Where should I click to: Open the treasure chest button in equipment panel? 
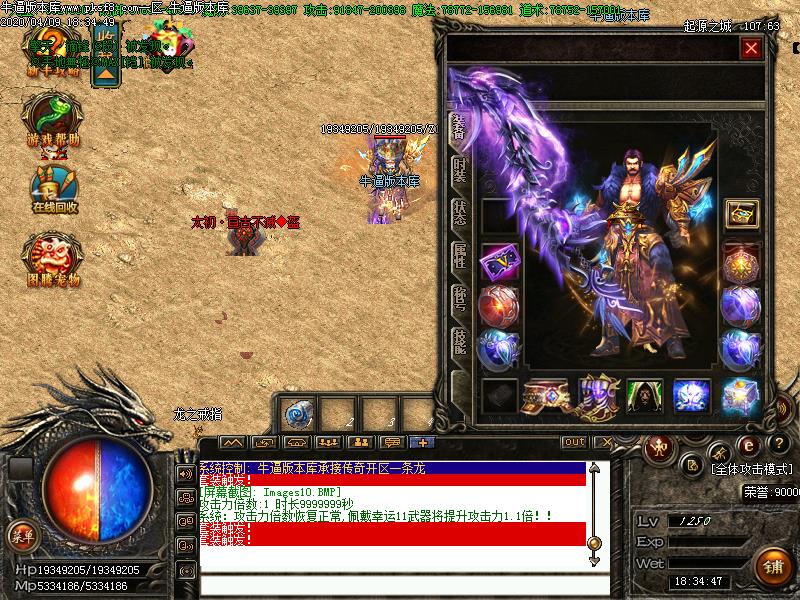[741, 213]
